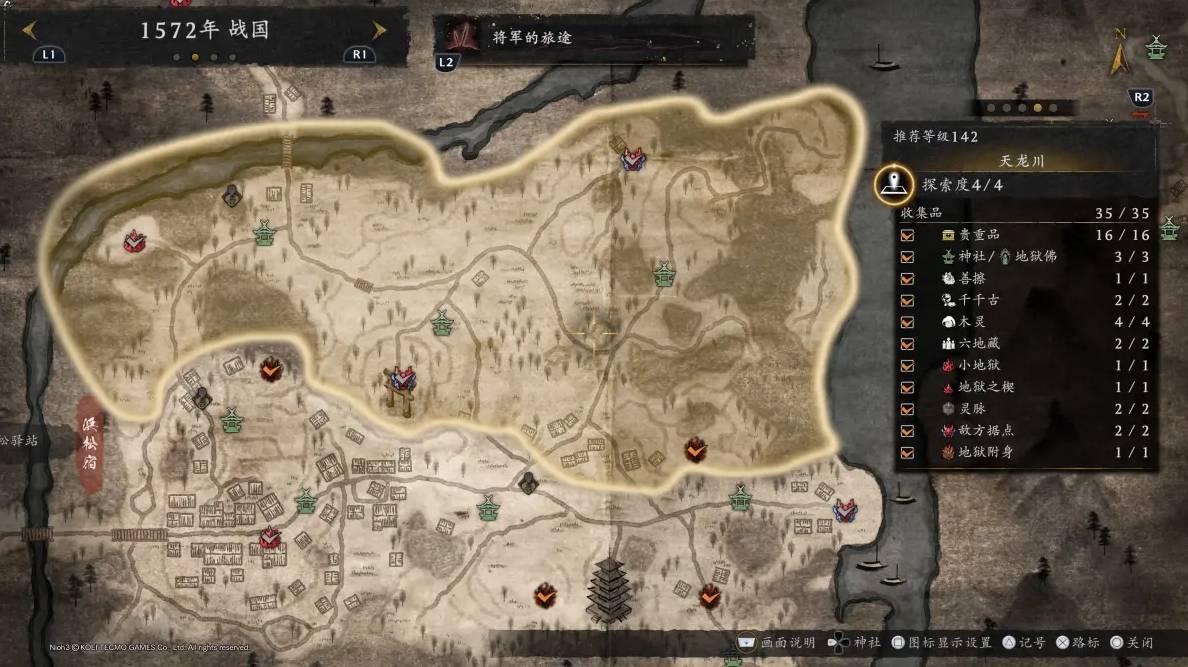Toggle the 地狱之楔 checkbox
This screenshot has width=1188, height=667.
point(907,387)
